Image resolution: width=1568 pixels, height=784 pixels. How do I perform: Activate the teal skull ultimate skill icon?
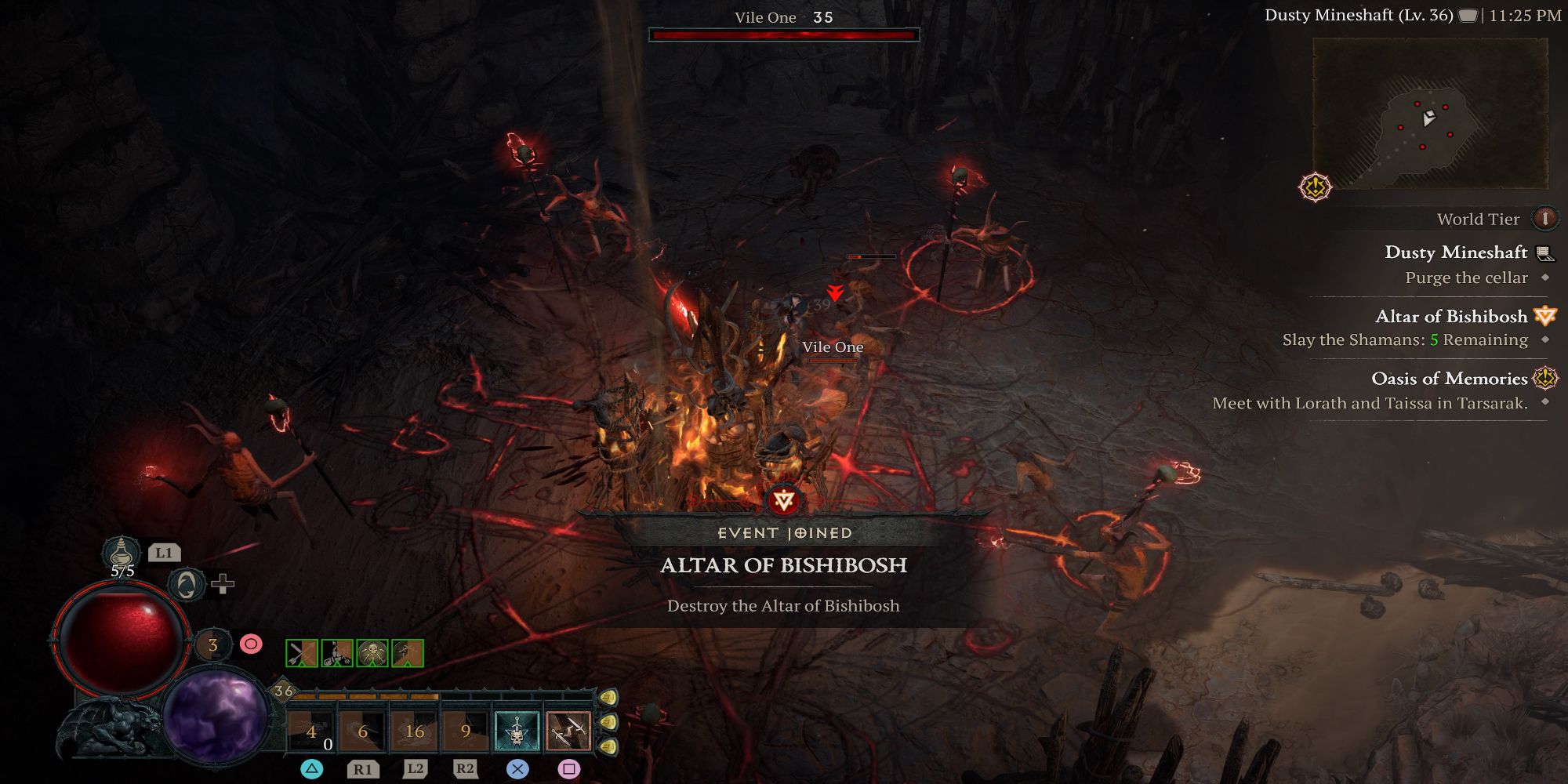[516, 729]
